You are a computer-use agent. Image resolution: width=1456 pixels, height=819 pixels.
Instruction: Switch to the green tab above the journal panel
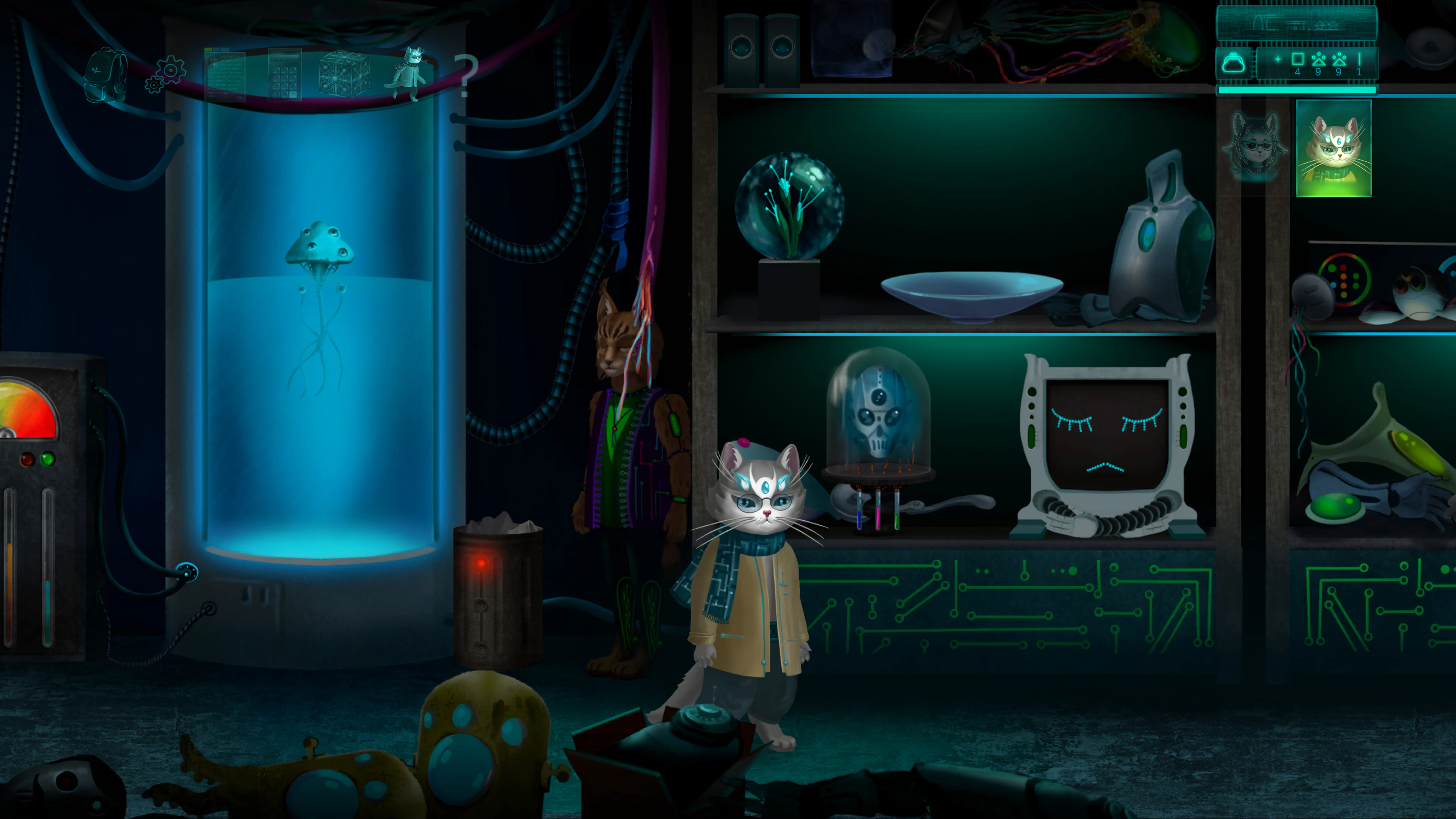tap(209, 49)
